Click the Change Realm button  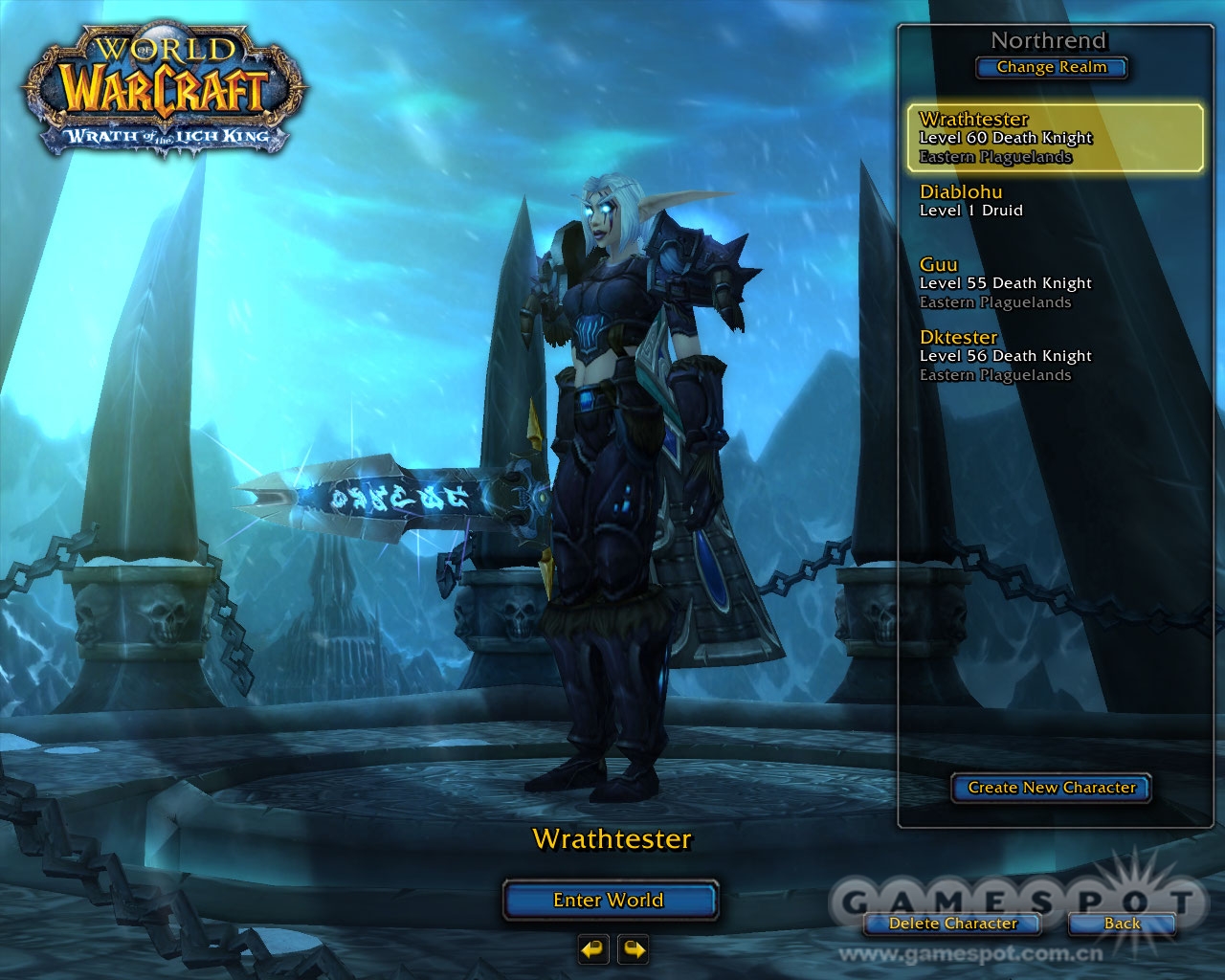pyautogui.click(x=1051, y=68)
